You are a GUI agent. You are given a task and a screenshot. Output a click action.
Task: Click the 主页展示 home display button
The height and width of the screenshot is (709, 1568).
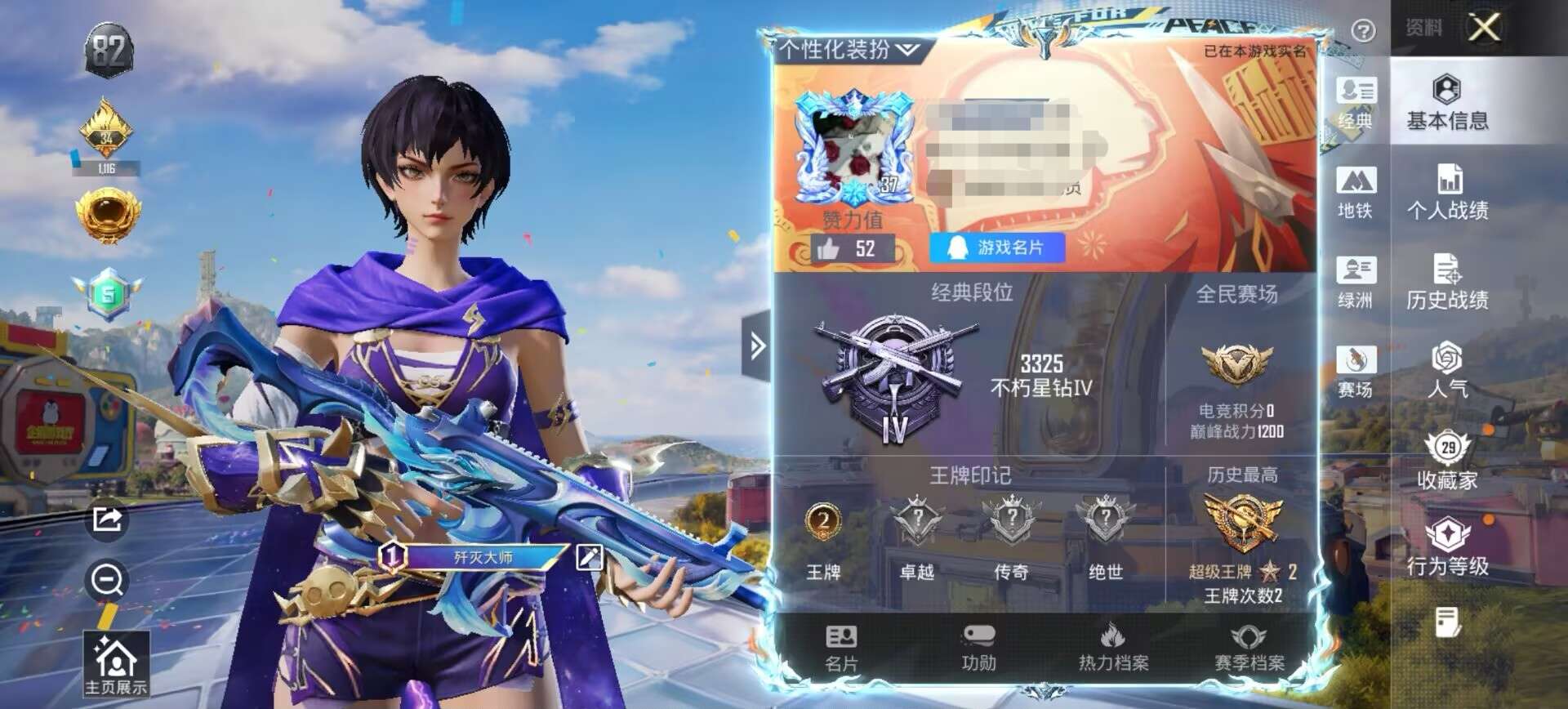point(116,665)
